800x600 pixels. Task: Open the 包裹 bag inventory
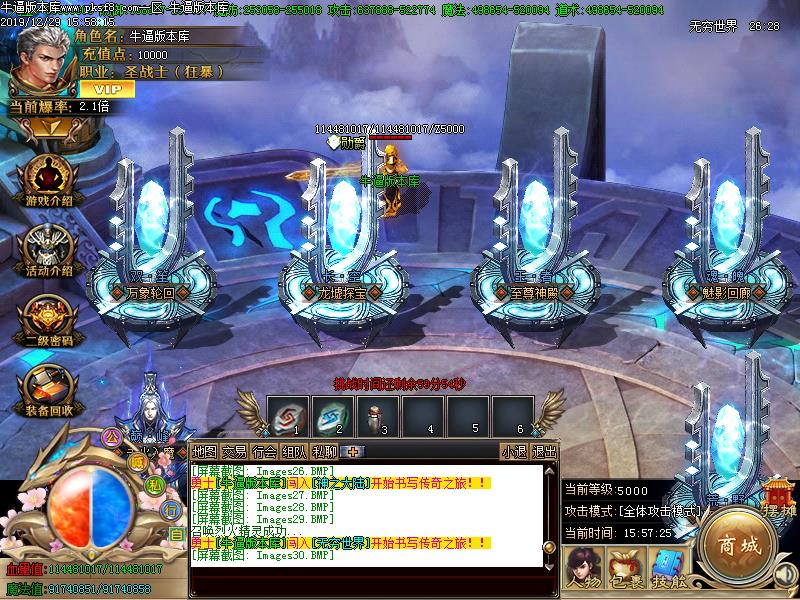click(626, 566)
